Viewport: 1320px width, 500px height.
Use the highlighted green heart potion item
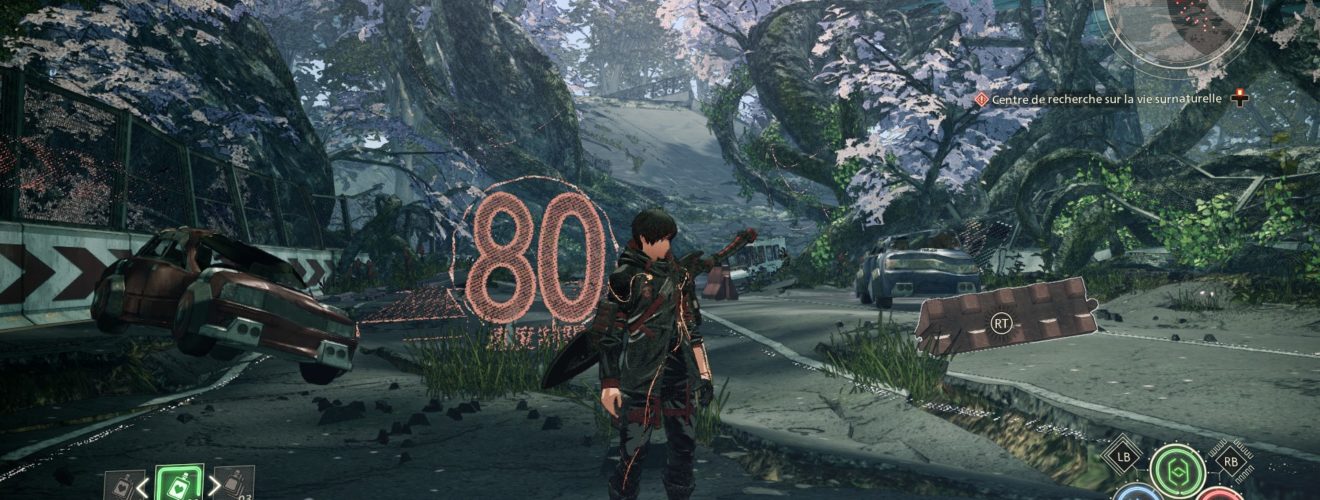point(179,485)
